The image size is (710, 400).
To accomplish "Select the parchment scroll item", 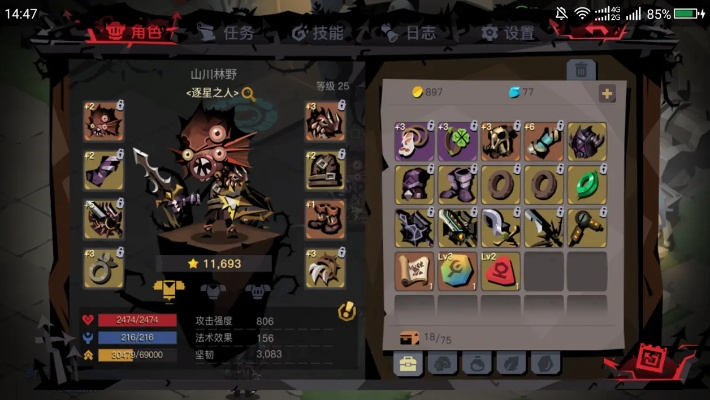I will 415,271.
